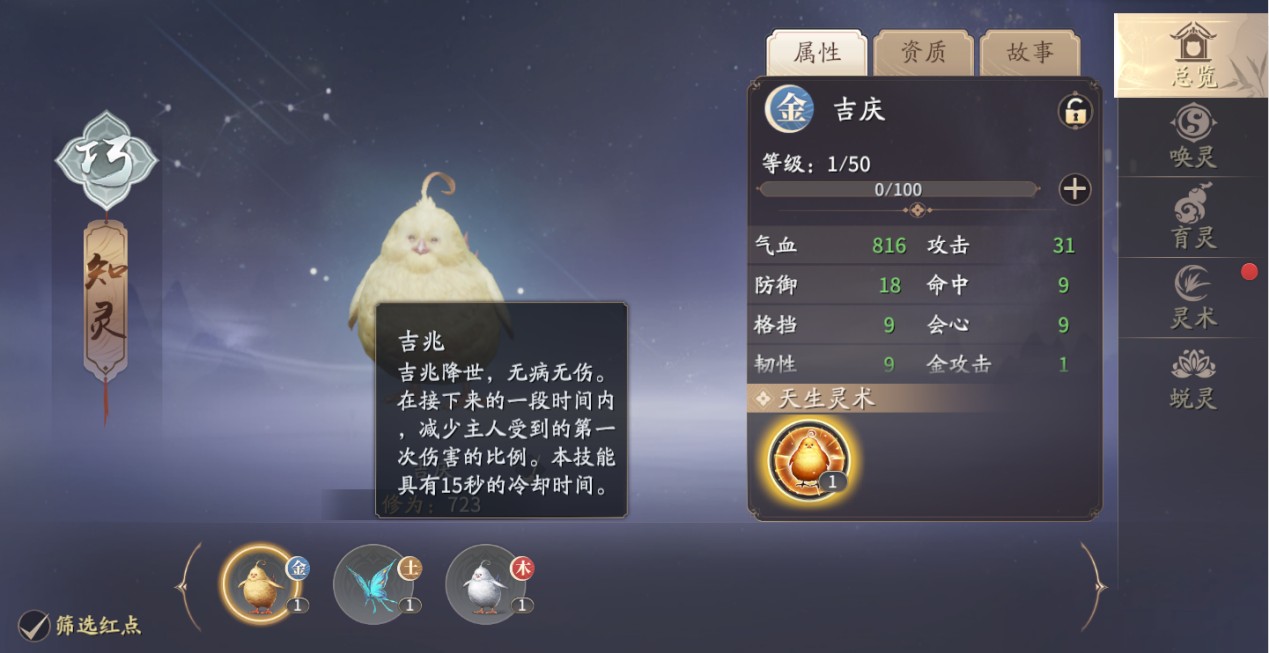Click the right arrow of the spirit list
Screen dimensions: 1269x653
(x=1092, y=586)
